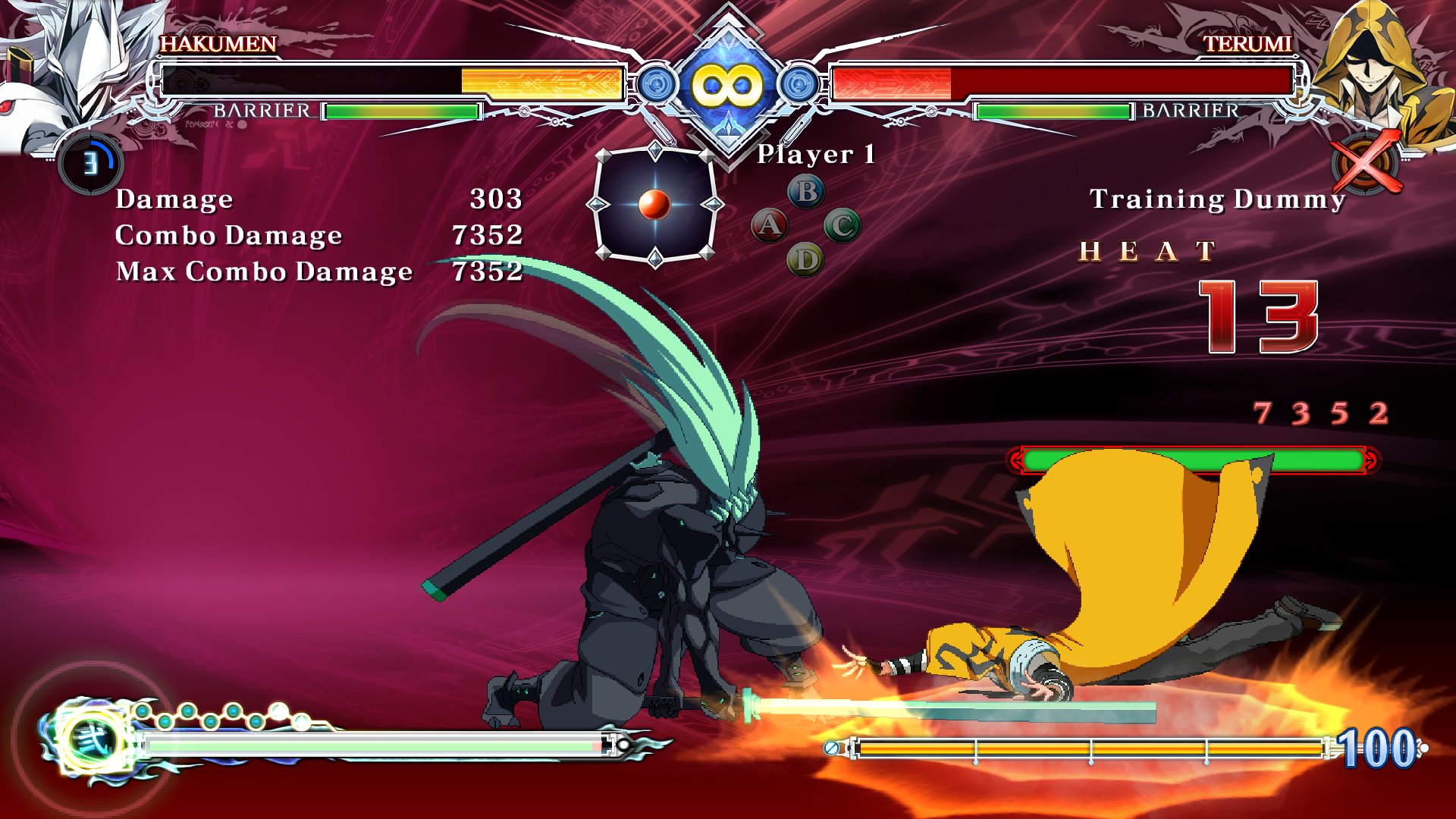Select the joystick input display
Viewport: 1456px width, 819px height.
[x=655, y=205]
